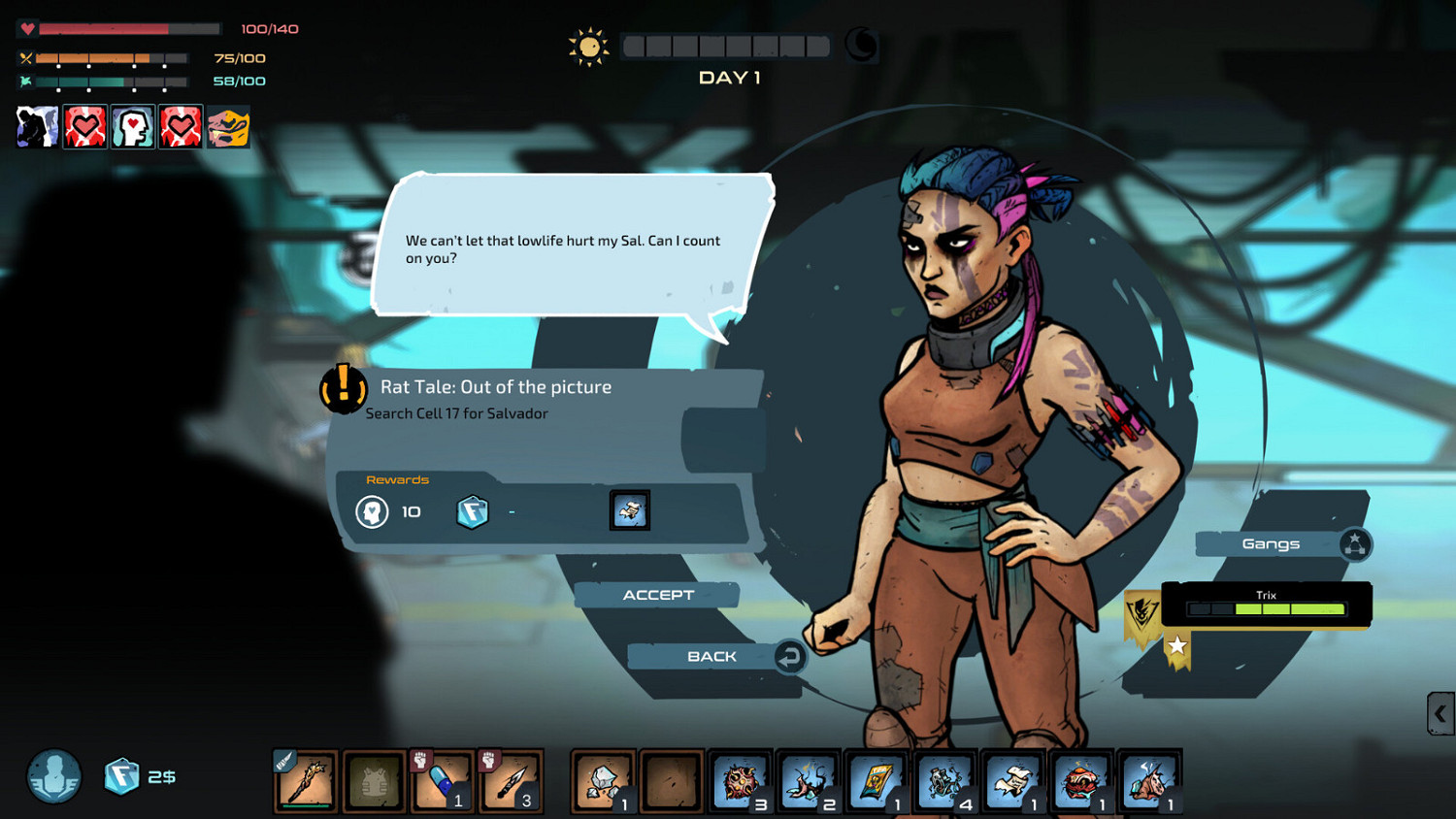The image size is (1456, 819).
Task: Click the Trix gang reputation bar
Action: (1266, 608)
